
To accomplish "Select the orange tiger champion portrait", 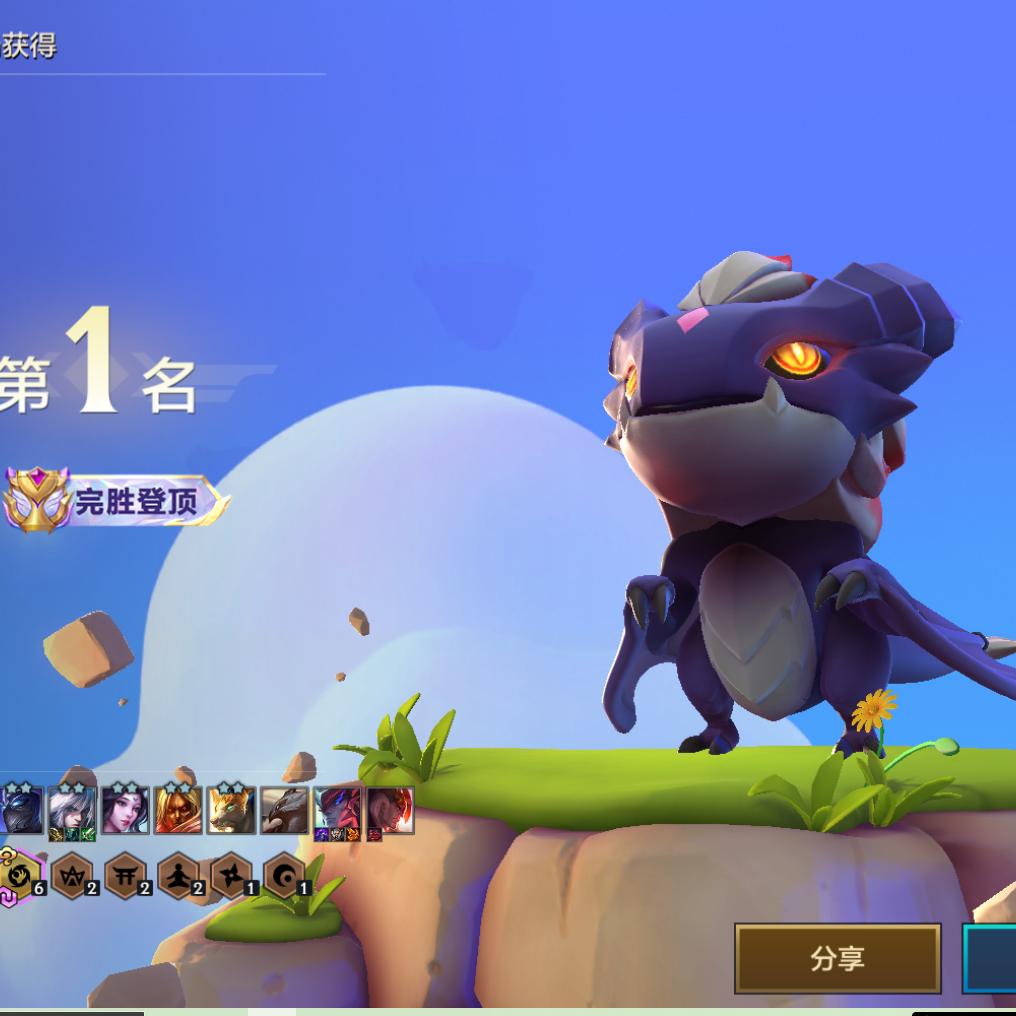I will tap(231, 809).
